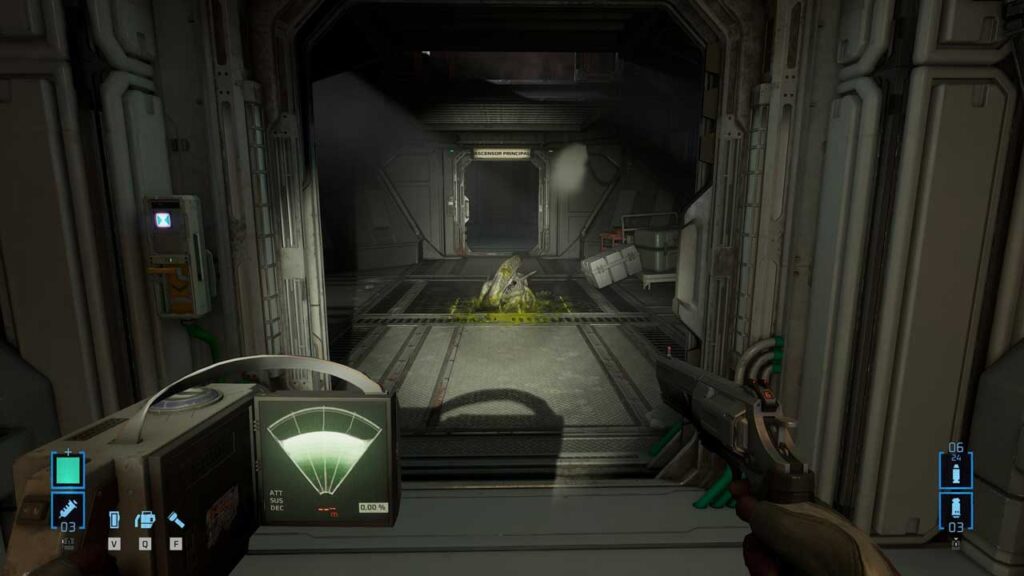
Task: Click the flashlight icon
Action: coord(175,520)
